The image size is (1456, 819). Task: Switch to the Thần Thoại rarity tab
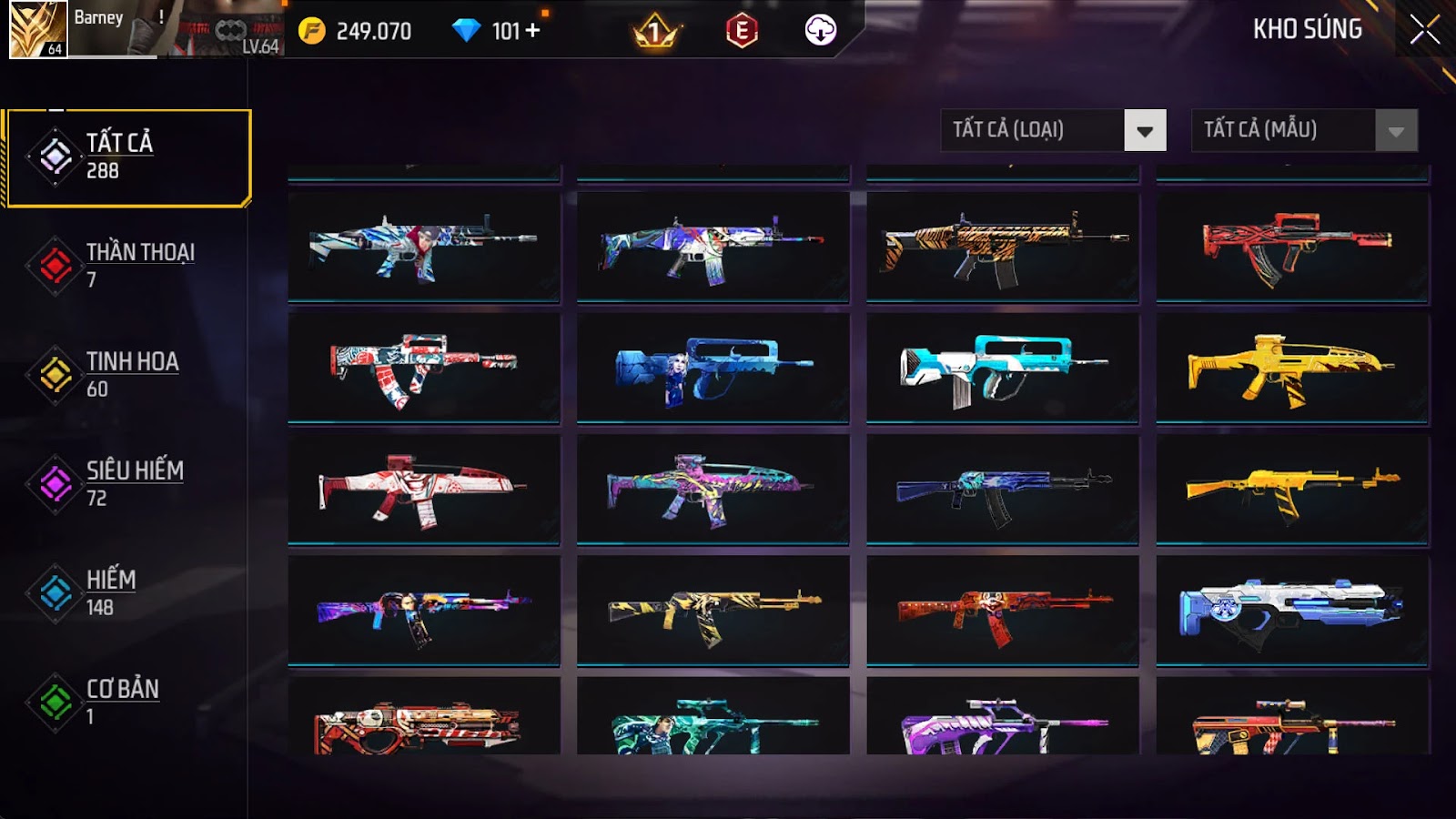click(x=127, y=265)
